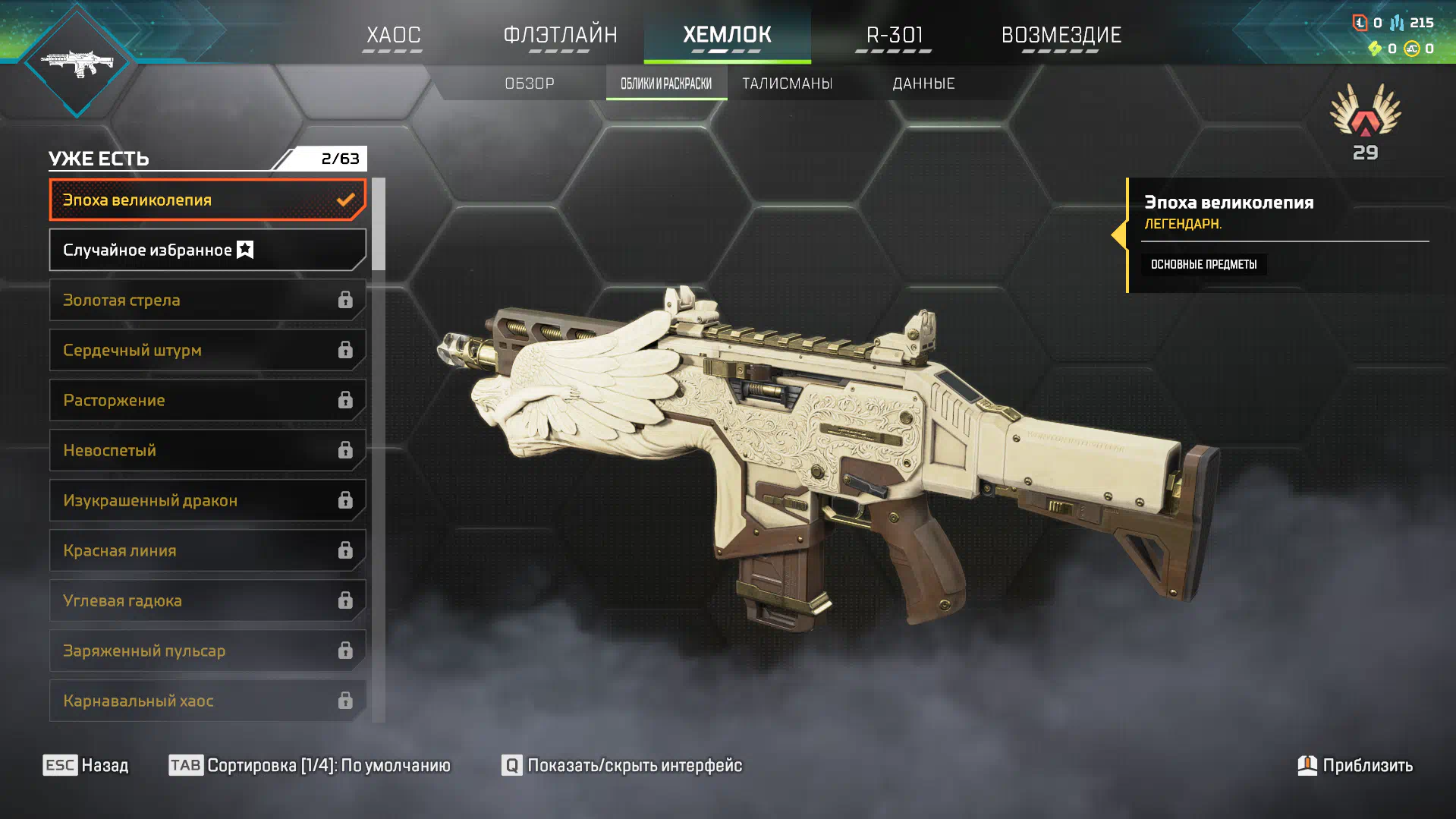The image size is (1456, 819).
Task: Choose the Случайное избранное option
Action: (x=207, y=250)
